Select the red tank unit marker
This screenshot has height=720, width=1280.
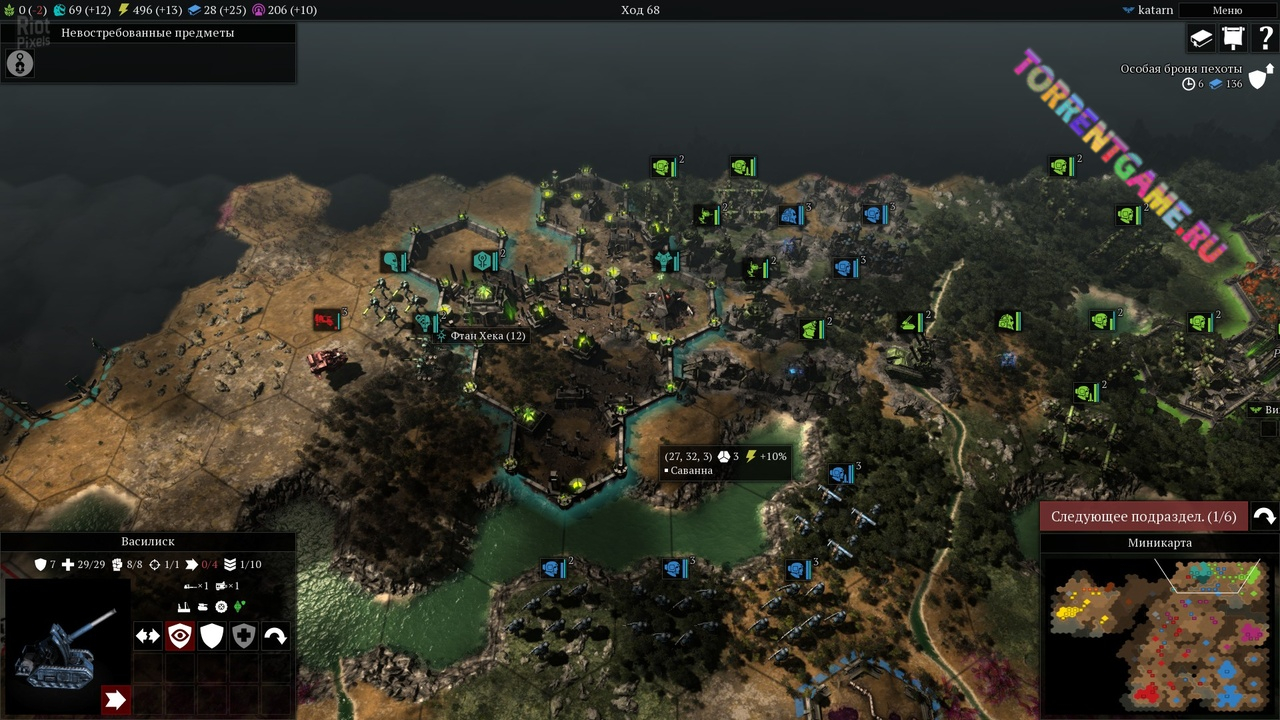point(327,320)
